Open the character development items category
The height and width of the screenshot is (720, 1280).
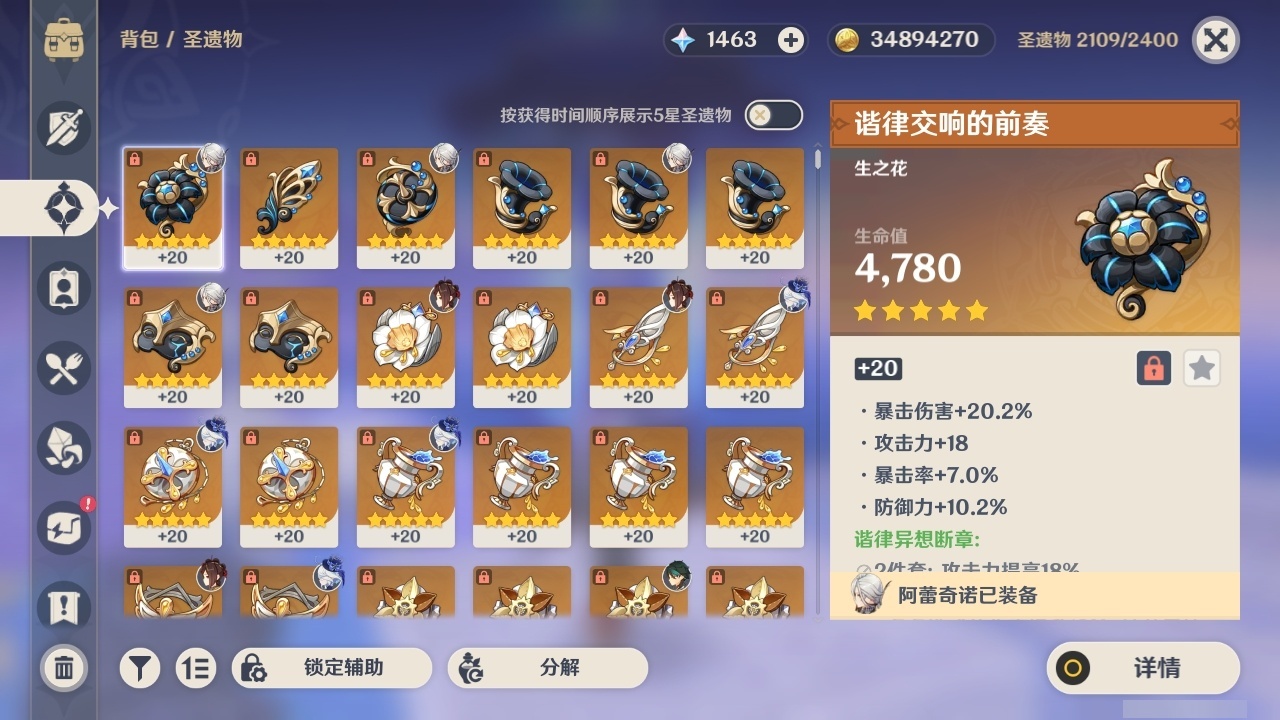[64, 288]
